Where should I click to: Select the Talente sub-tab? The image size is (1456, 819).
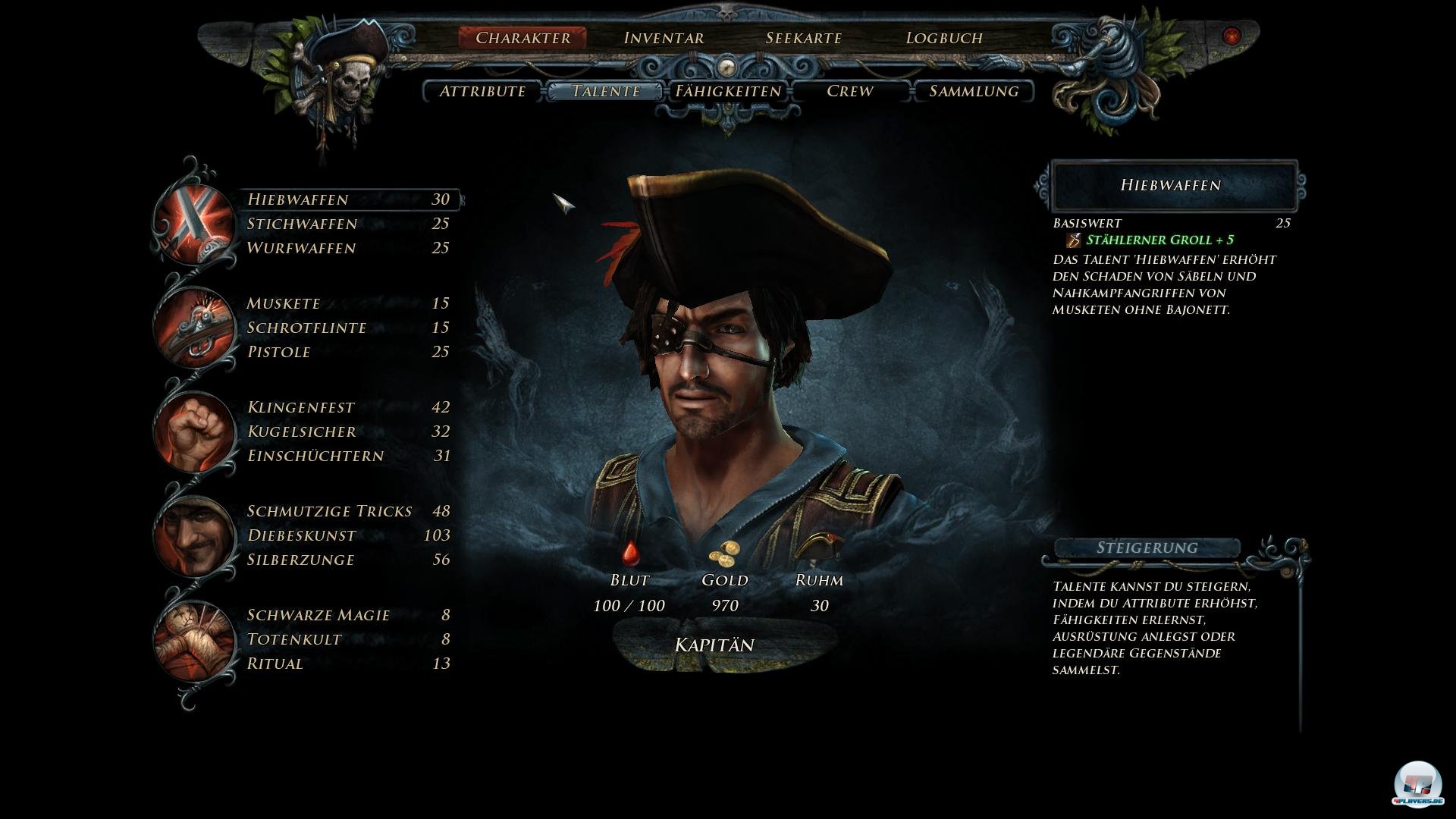point(606,91)
